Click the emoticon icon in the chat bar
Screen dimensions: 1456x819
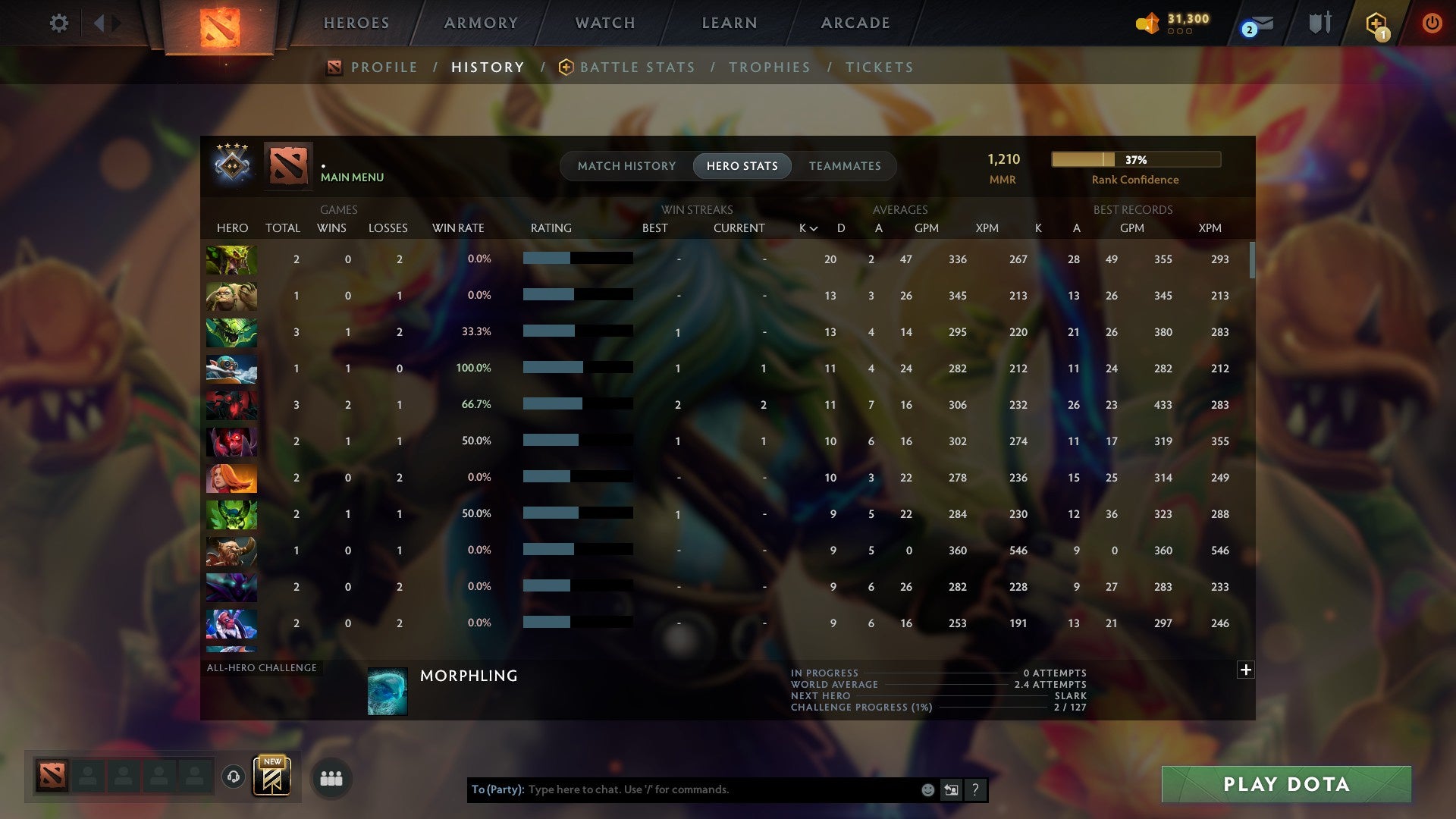tap(927, 789)
